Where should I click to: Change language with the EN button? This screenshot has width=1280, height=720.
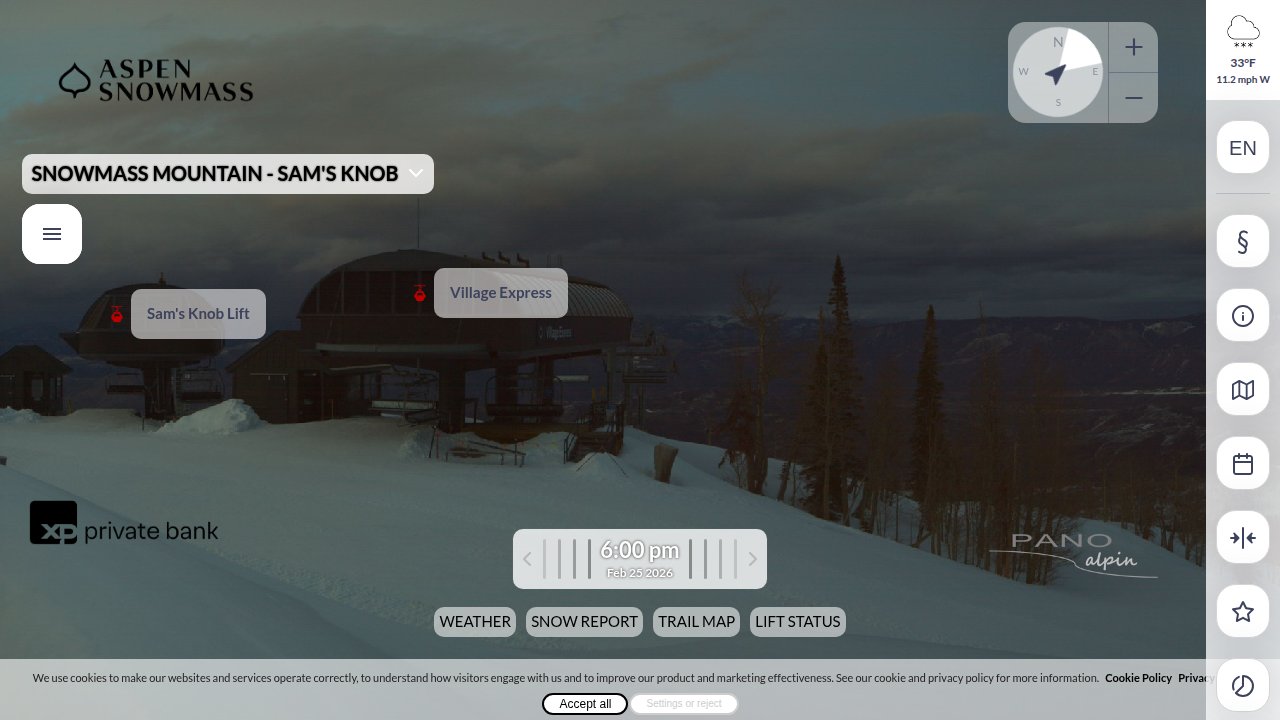(x=1243, y=148)
